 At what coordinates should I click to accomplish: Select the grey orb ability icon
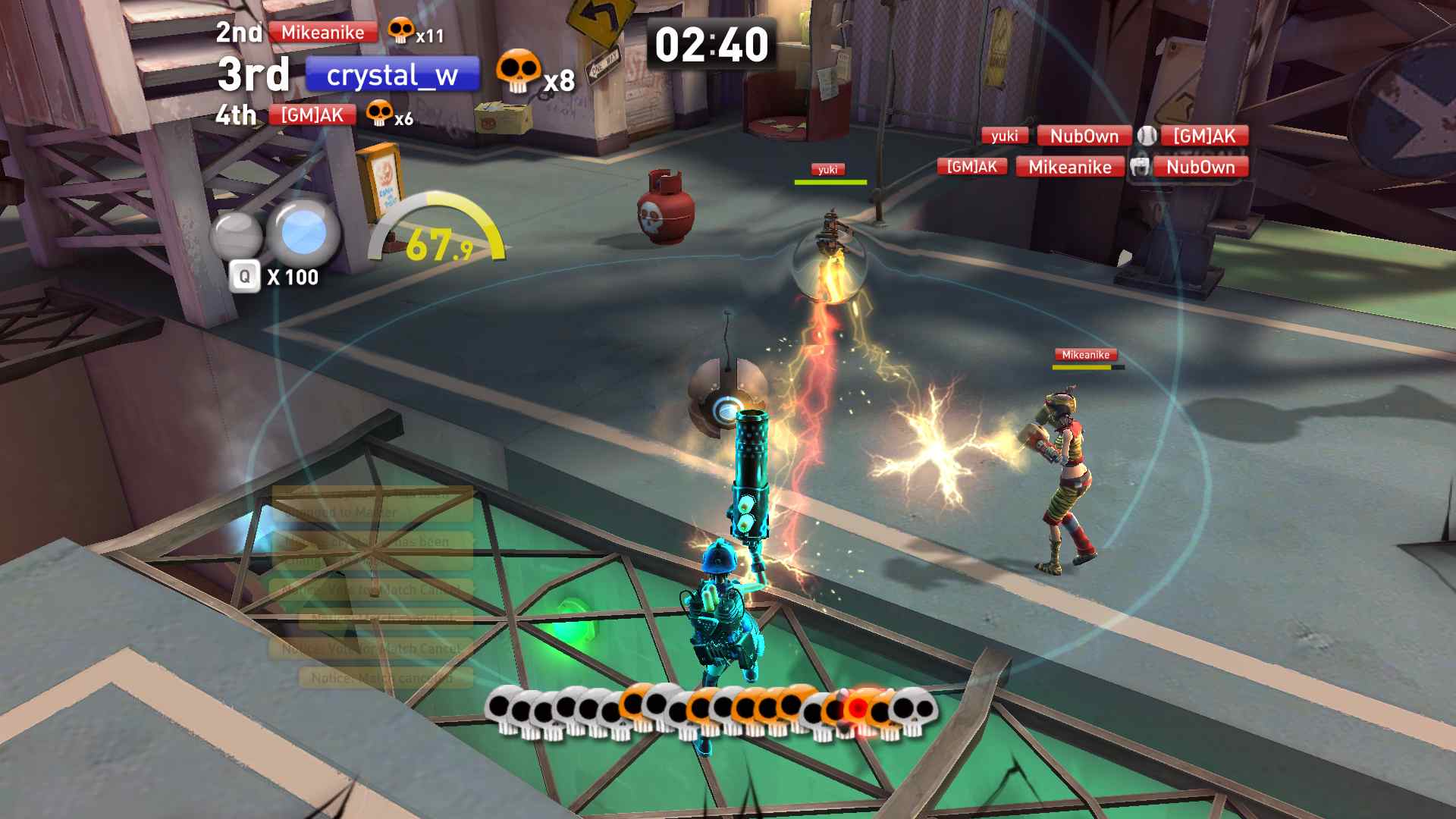click(x=237, y=234)
